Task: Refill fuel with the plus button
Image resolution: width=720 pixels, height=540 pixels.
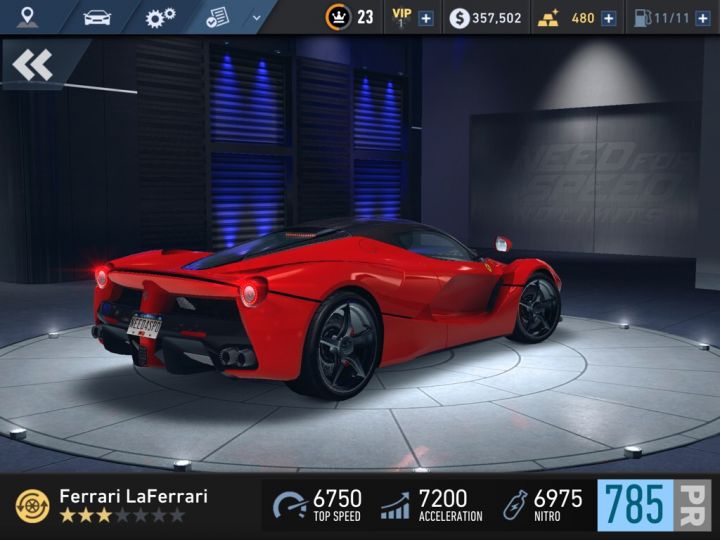Action: [x=702, y=18]
